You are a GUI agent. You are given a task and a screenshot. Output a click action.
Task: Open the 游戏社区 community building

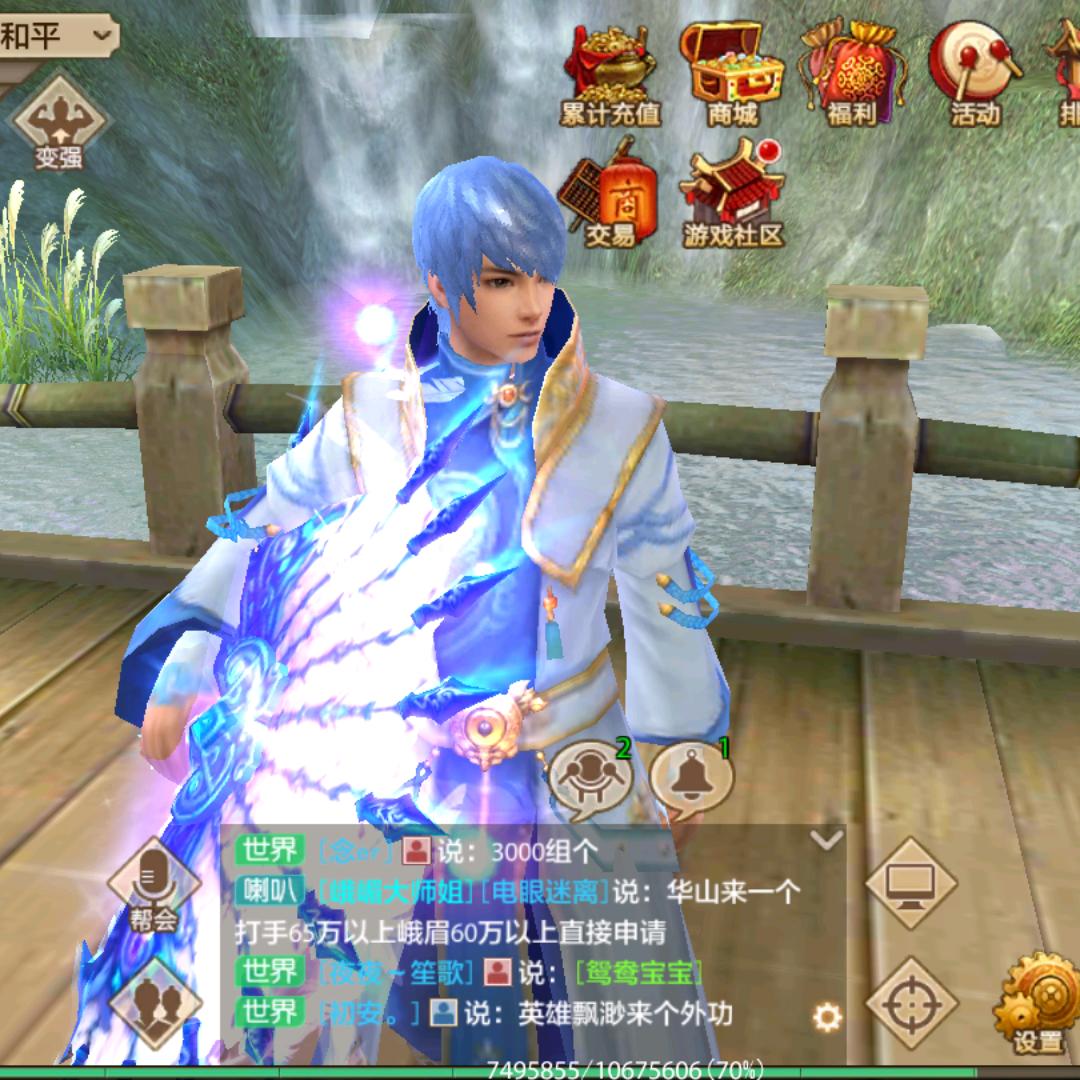[x=733, y=196]
